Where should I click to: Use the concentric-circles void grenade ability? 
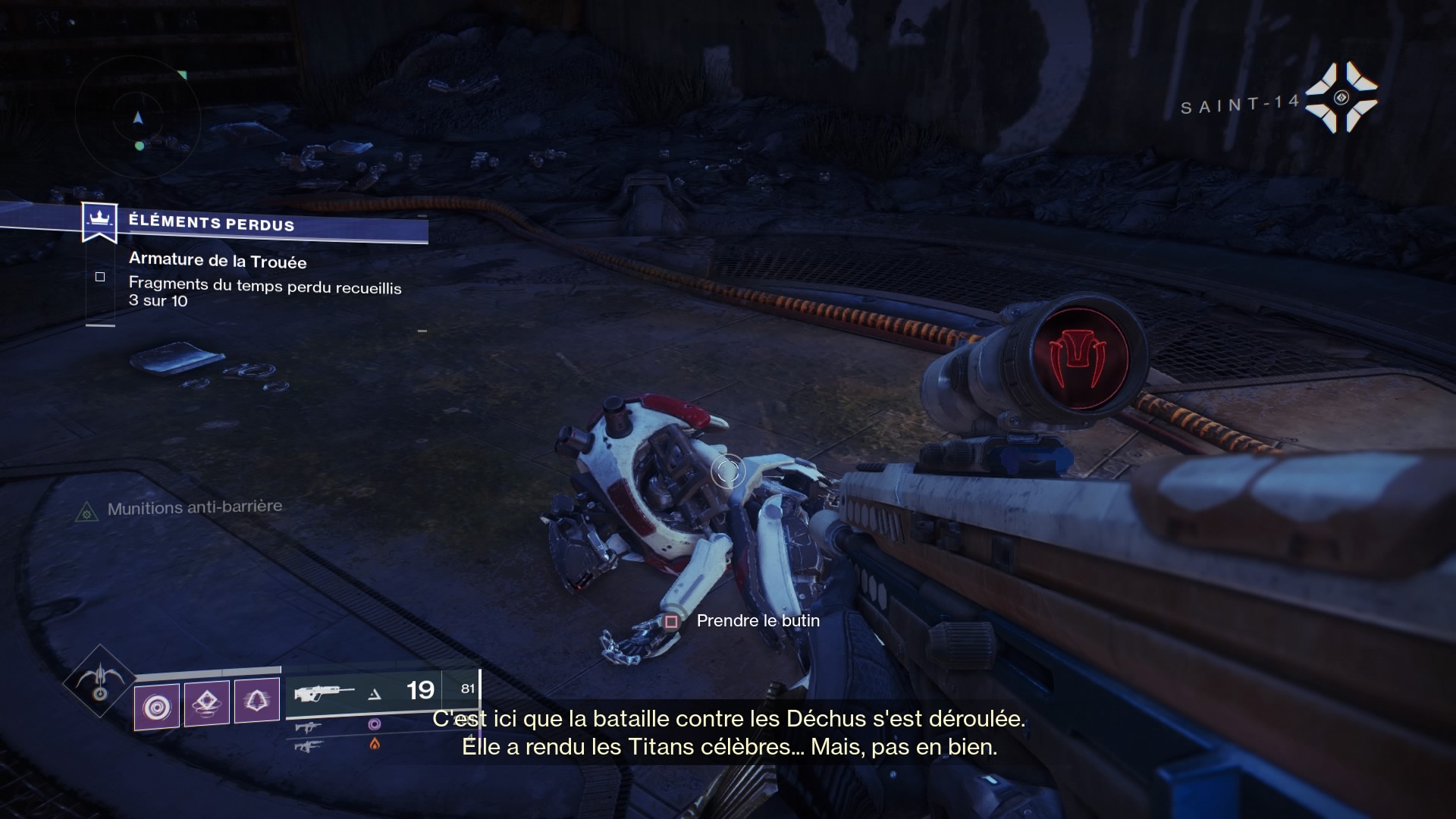coord(157,707)
